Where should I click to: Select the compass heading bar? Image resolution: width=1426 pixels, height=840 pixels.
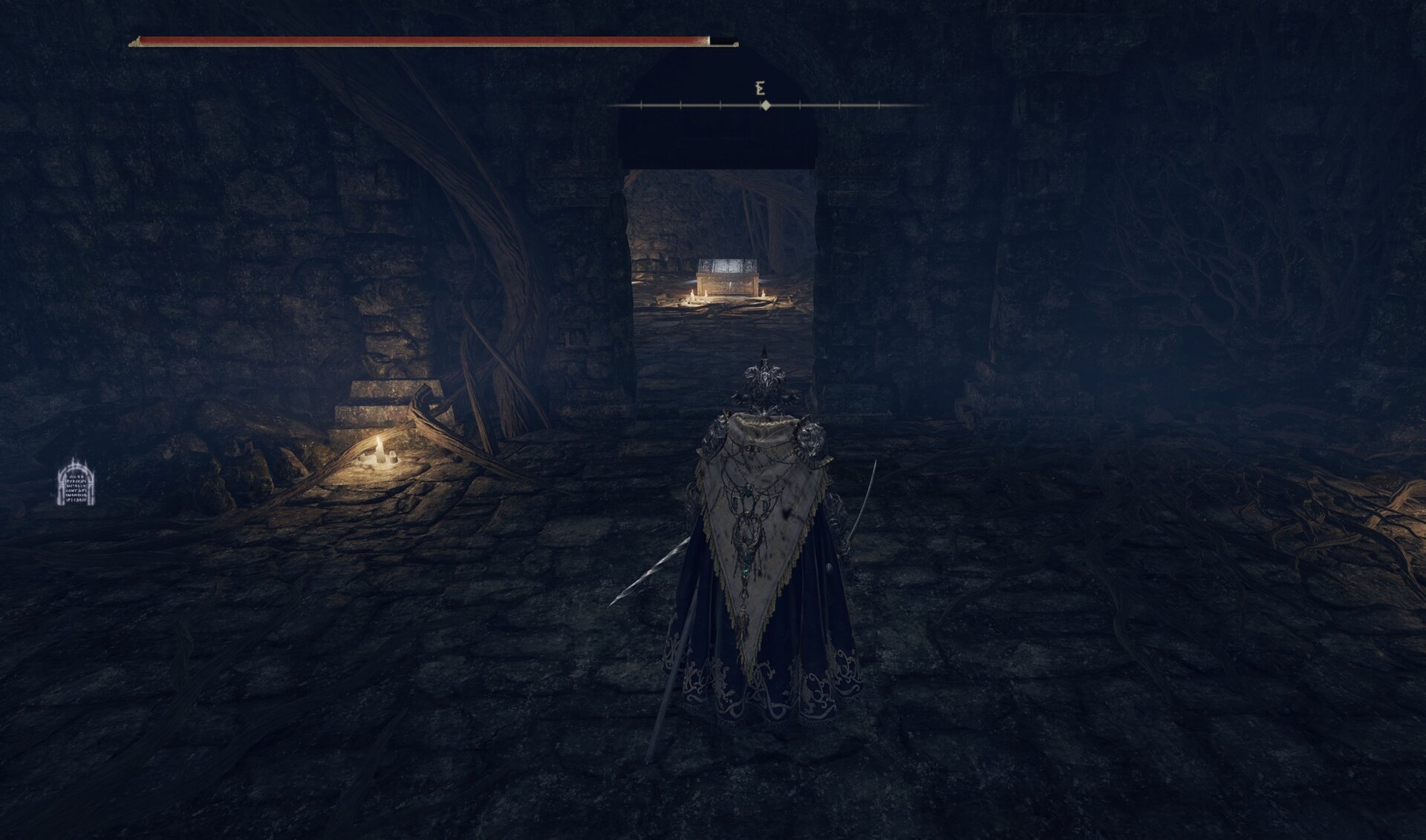pos(764,106)
